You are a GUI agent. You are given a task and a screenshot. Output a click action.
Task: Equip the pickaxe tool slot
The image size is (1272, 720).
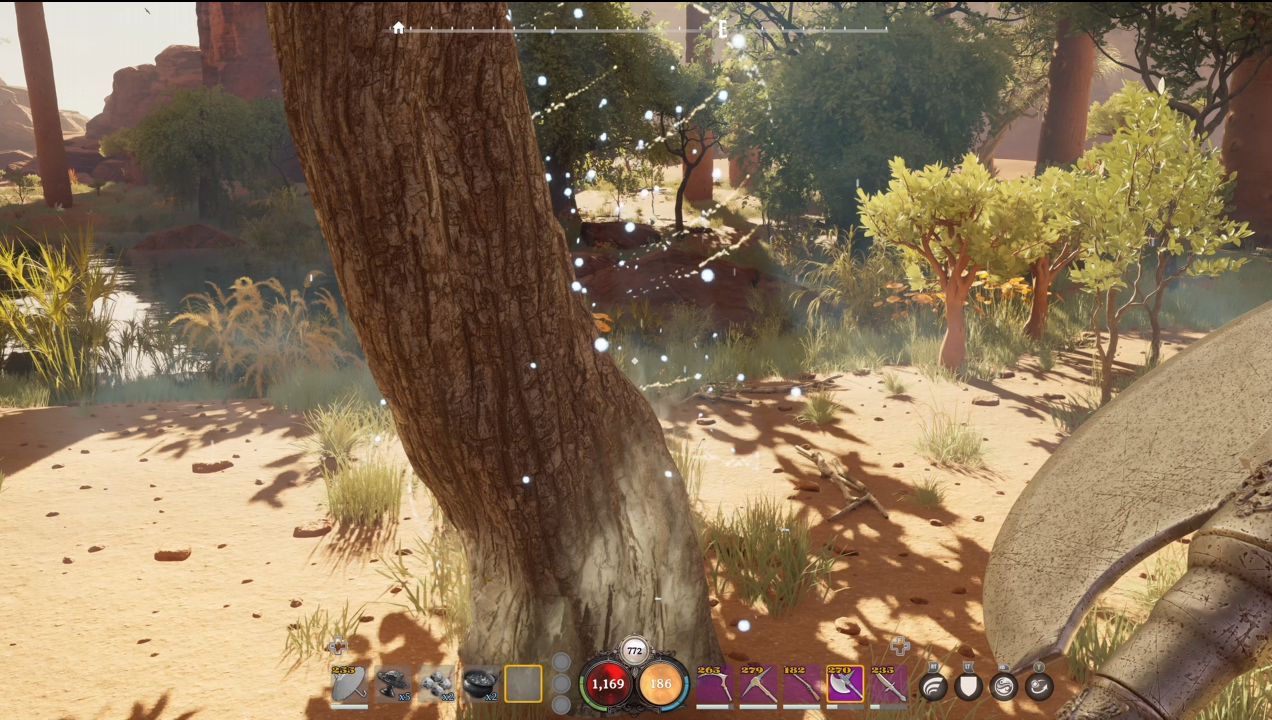click(x=758, y=686)
